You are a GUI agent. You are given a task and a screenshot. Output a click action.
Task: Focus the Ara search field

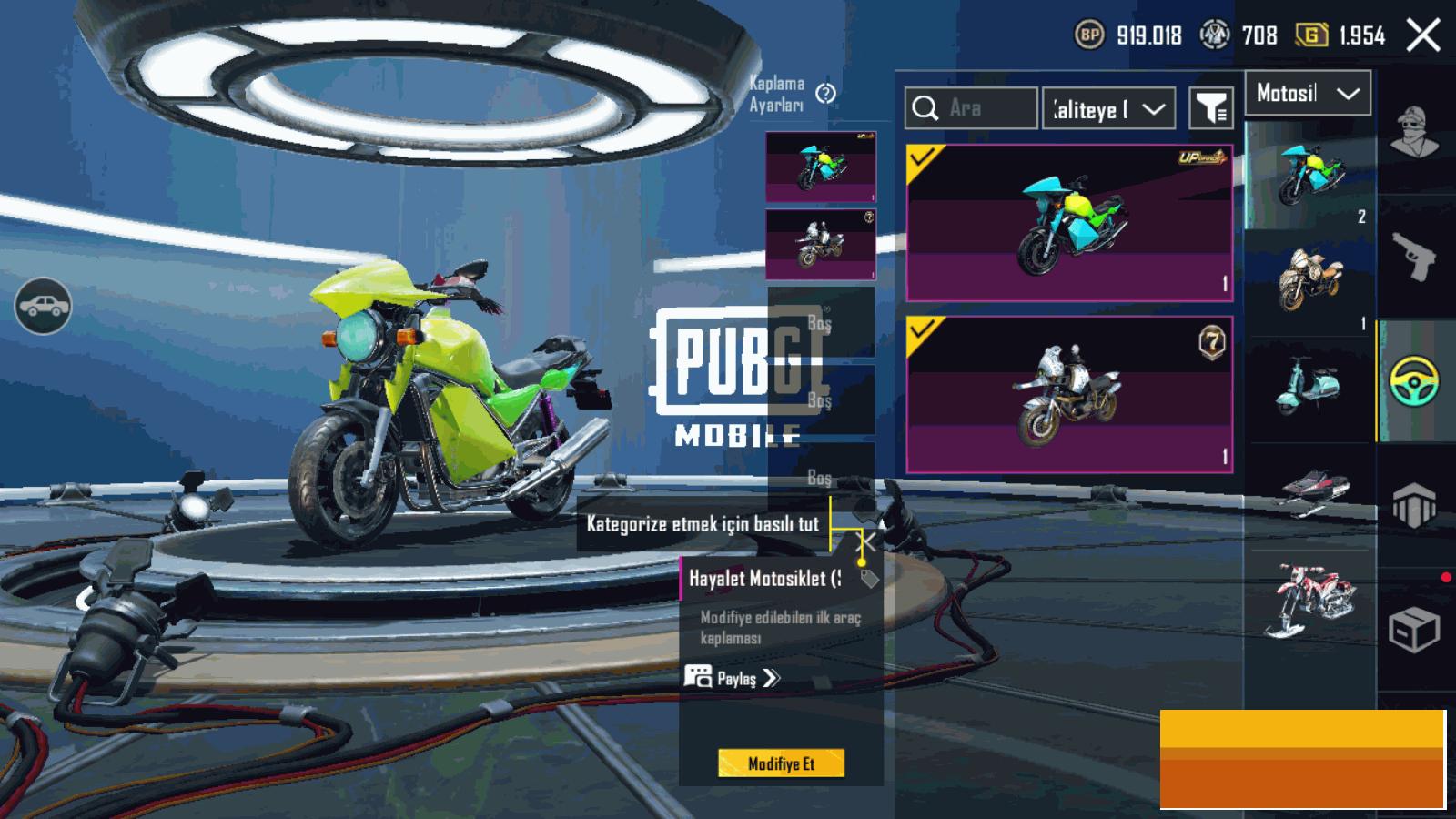click(x=971, y=108)
